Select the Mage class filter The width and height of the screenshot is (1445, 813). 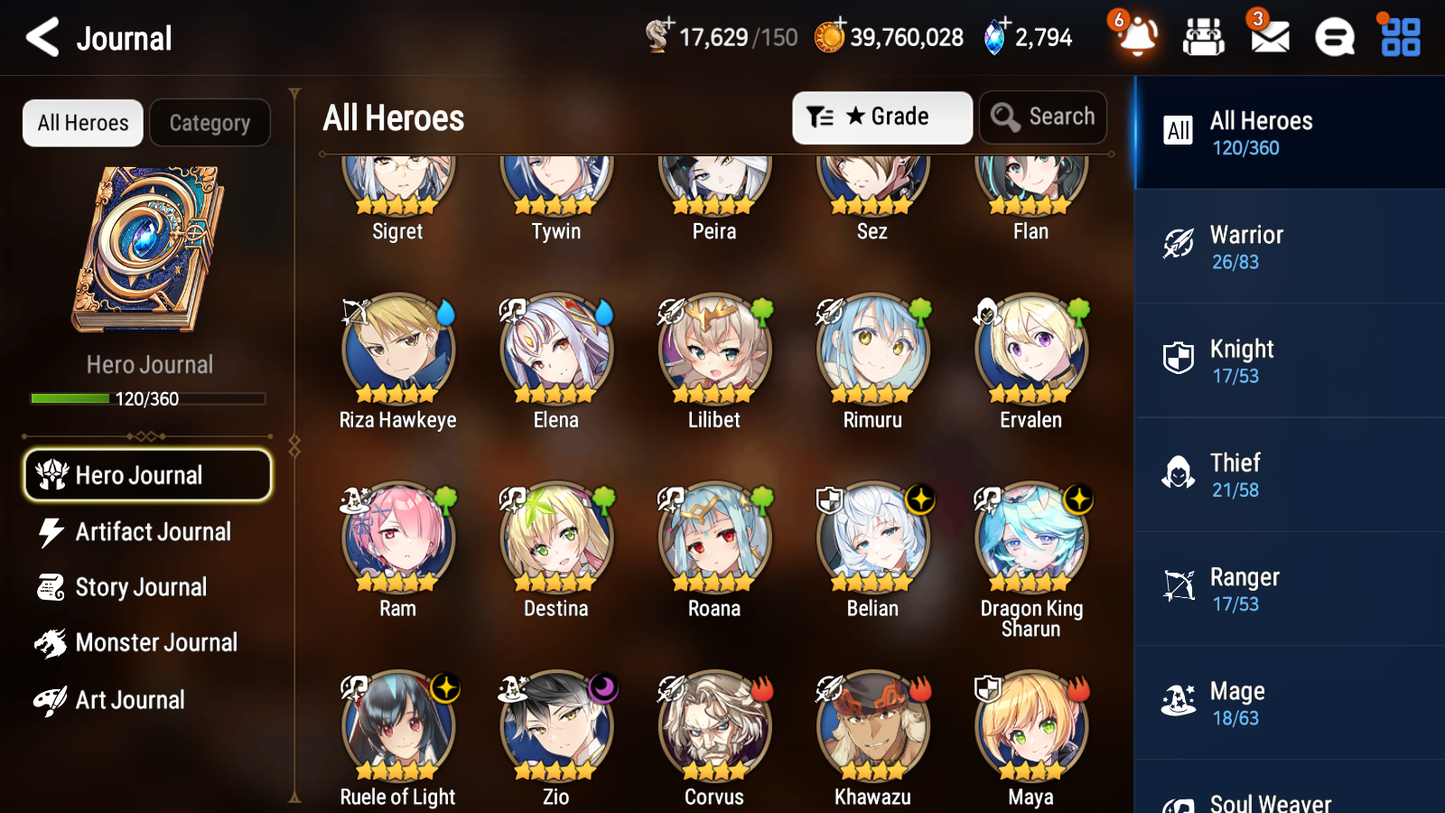(1289, 702)
